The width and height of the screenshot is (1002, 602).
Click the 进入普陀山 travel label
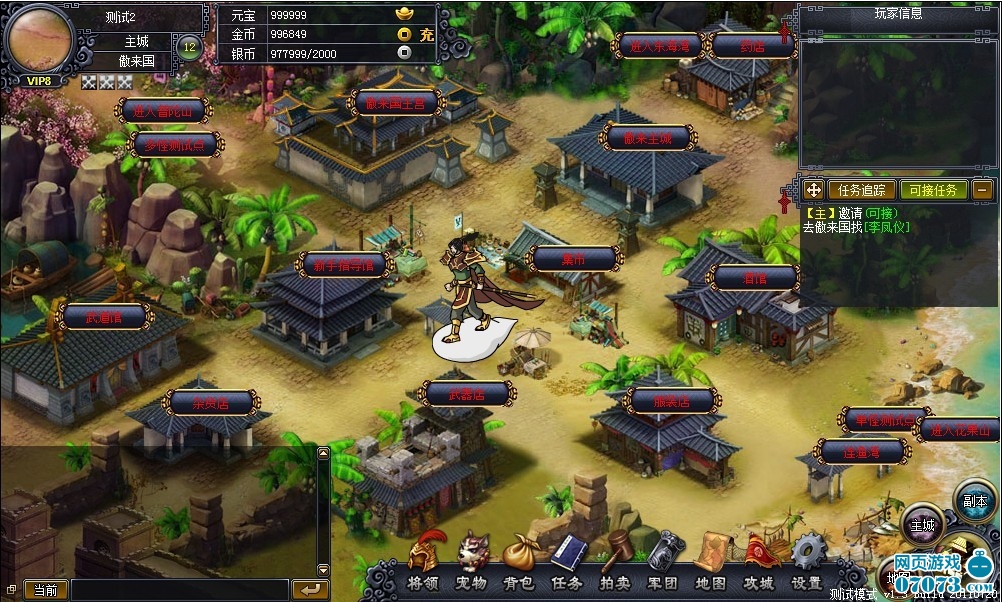(x=163, y=111)
